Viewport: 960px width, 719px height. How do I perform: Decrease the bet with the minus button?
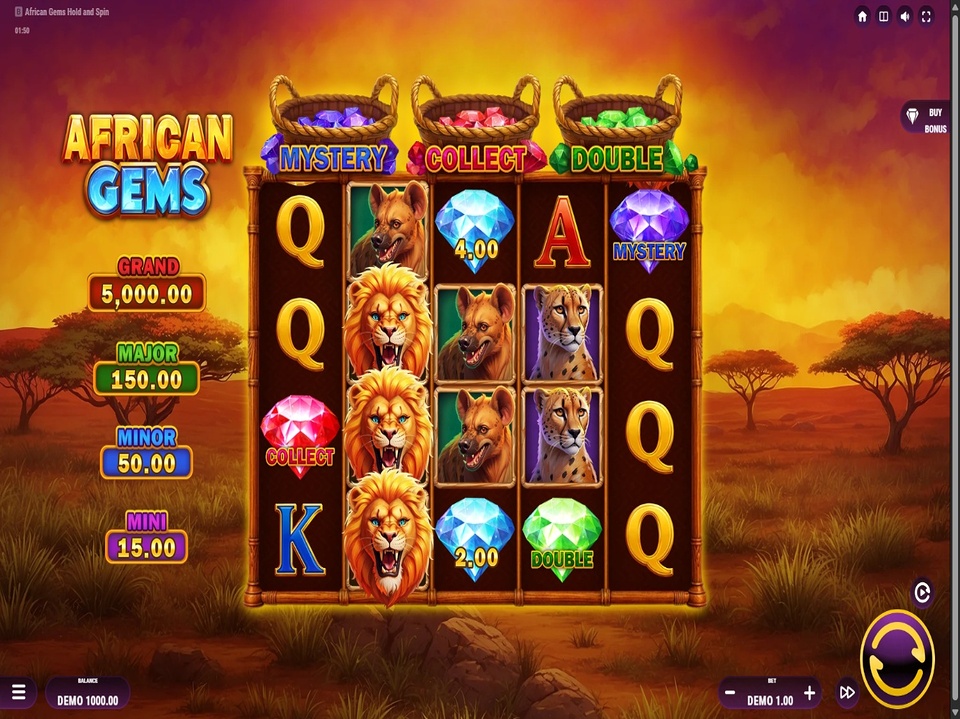click(x=731, y=692)
